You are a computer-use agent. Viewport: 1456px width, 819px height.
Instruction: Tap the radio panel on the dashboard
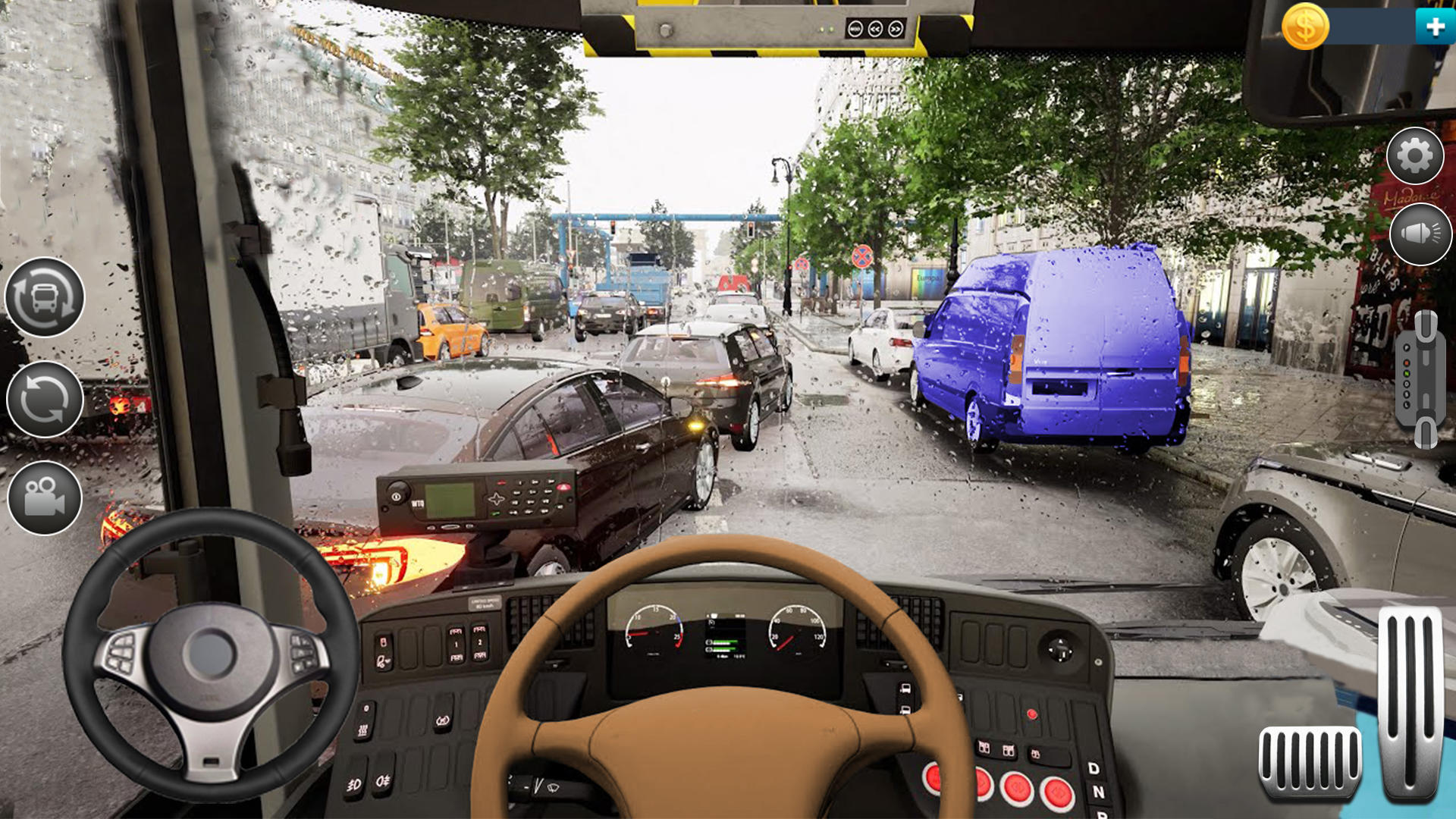(x=478, y=500)
